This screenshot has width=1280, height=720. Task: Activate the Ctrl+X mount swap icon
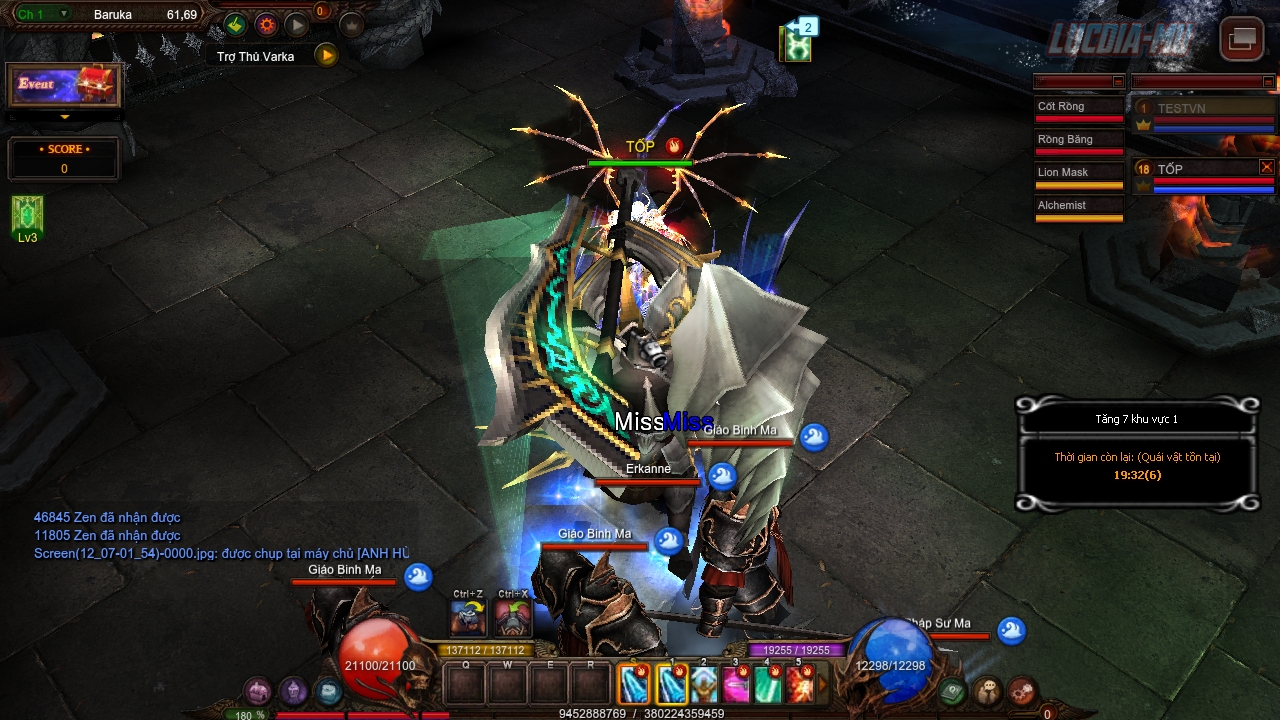[513, 618]
